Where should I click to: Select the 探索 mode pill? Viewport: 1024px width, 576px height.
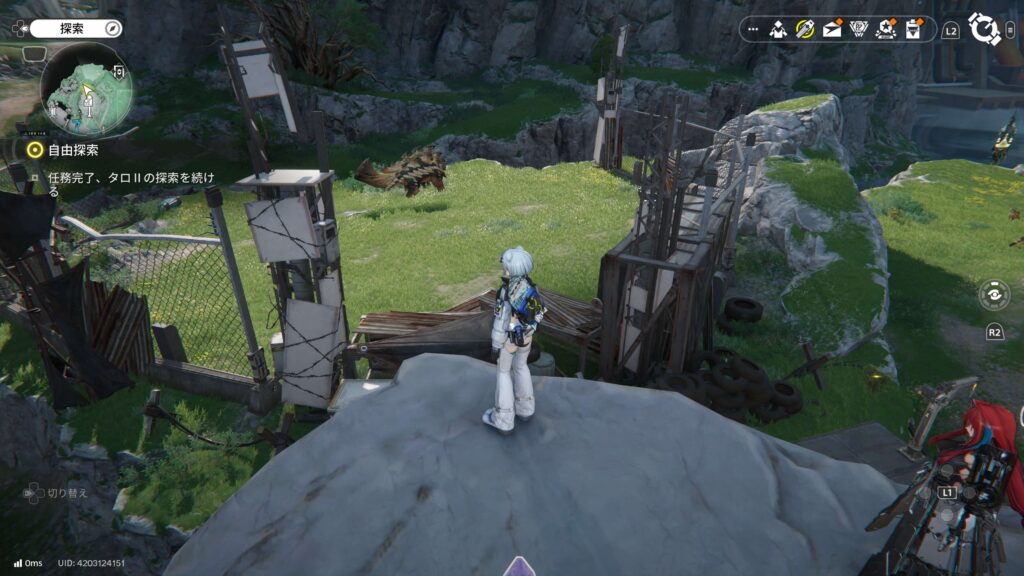click(66, 28)
